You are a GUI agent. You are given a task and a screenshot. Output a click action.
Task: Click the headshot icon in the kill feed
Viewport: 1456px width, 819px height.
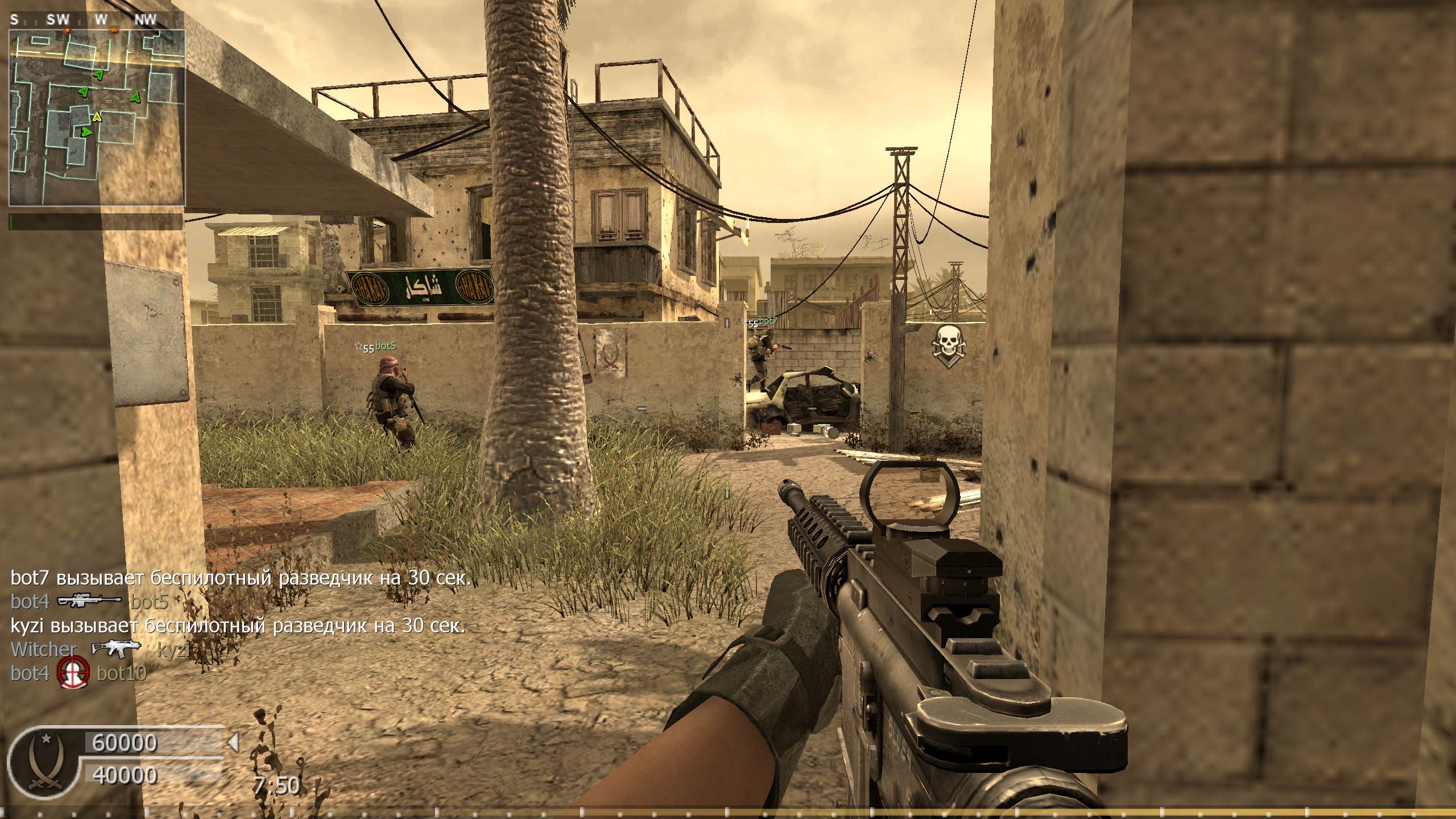point(74,673)
